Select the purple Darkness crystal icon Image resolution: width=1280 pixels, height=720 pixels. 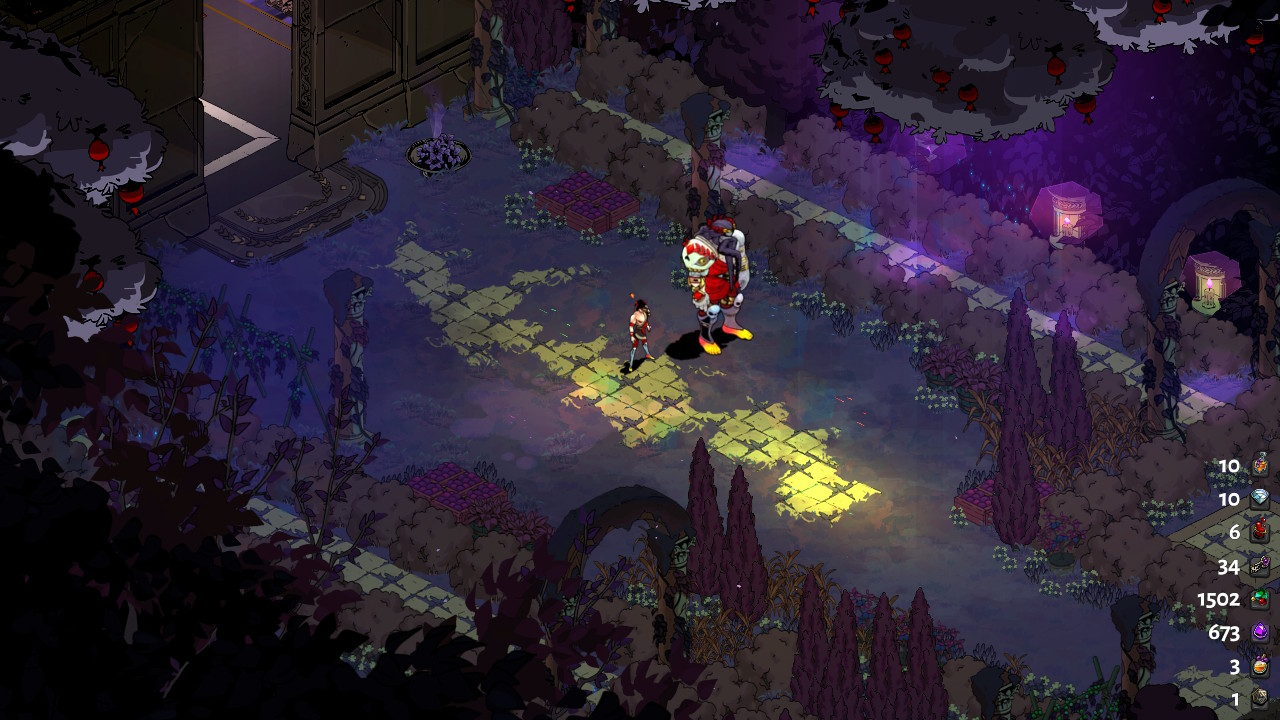tap(1260, 633)
